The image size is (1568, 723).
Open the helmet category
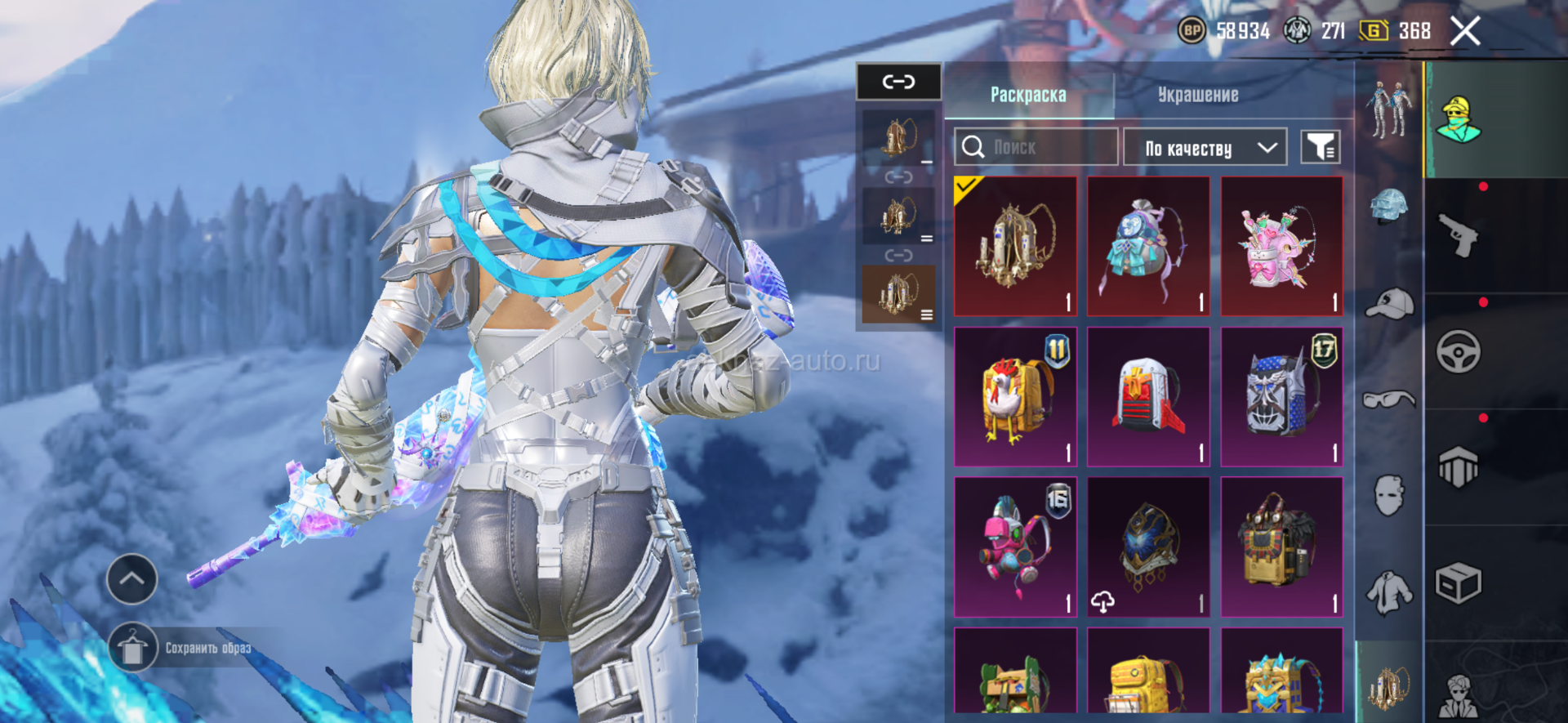point(1389,206)
